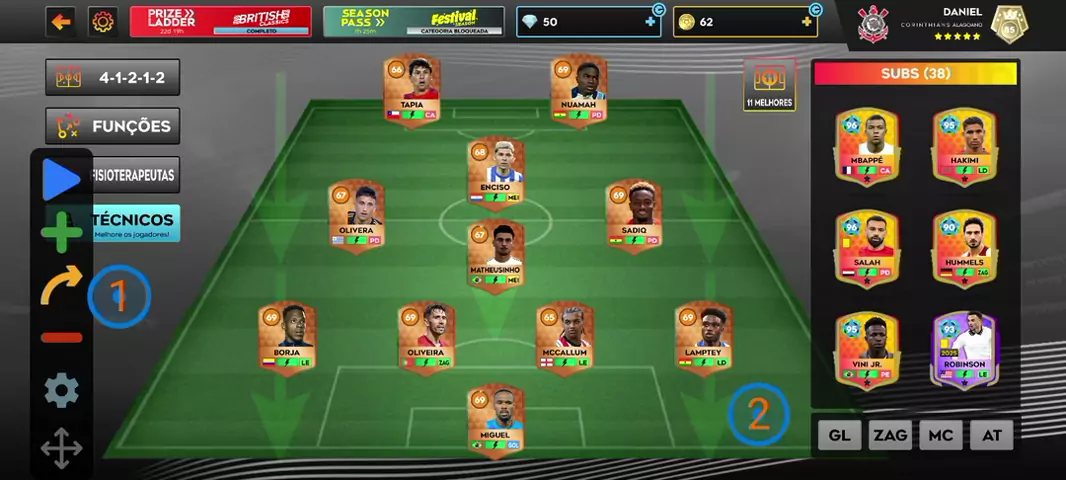Auto-pick with 11 Melhores button

pyautogui.click(x=769, y=85)
